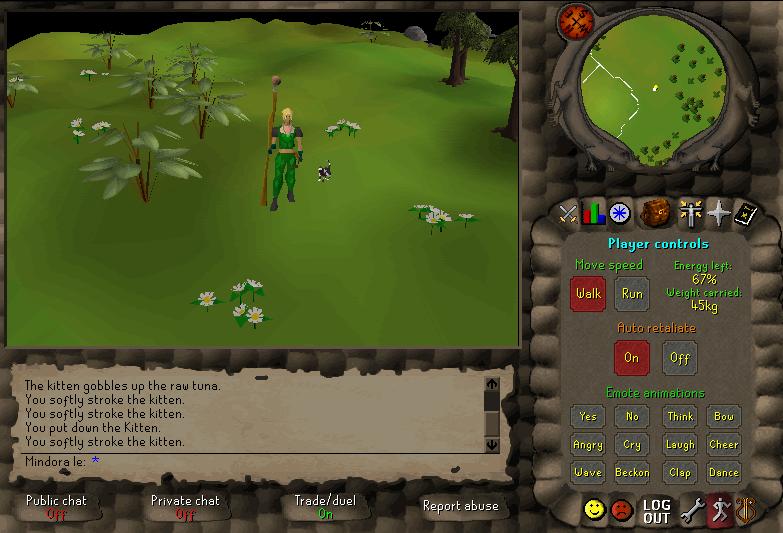Open Report abuse
This screenshot has height=533, width=783.
tap(460, 506)
